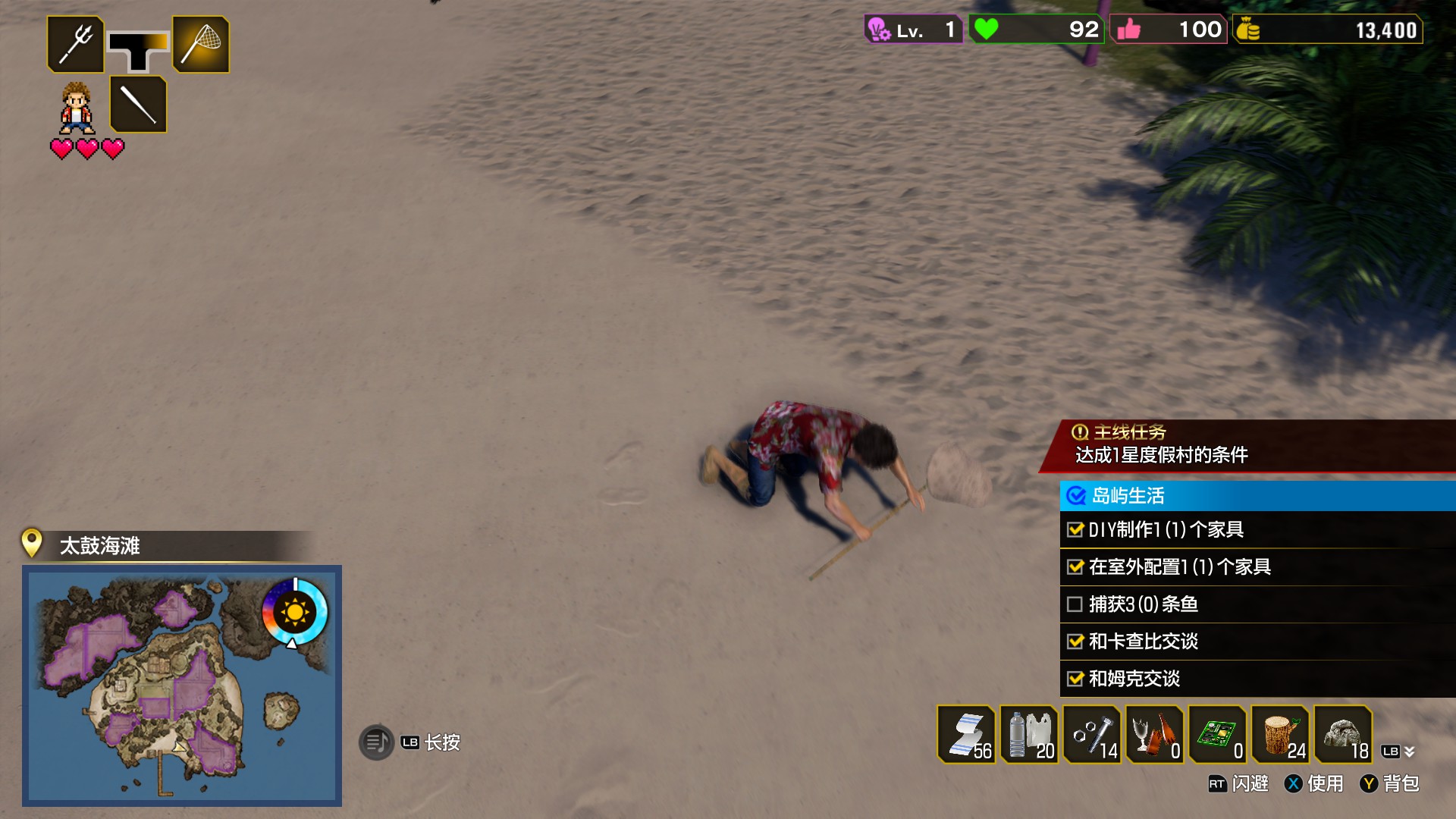Click the DIY制作1个家具 objective row
1456x819 pixels.
[1257, 529]
